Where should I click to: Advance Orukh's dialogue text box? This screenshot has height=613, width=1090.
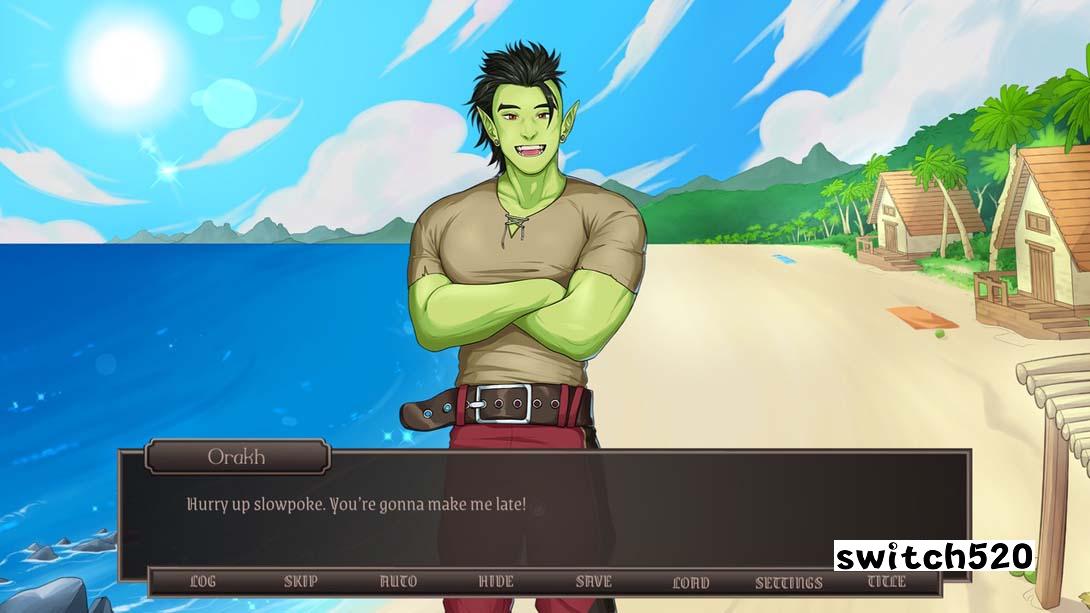(x=545, y=515)
